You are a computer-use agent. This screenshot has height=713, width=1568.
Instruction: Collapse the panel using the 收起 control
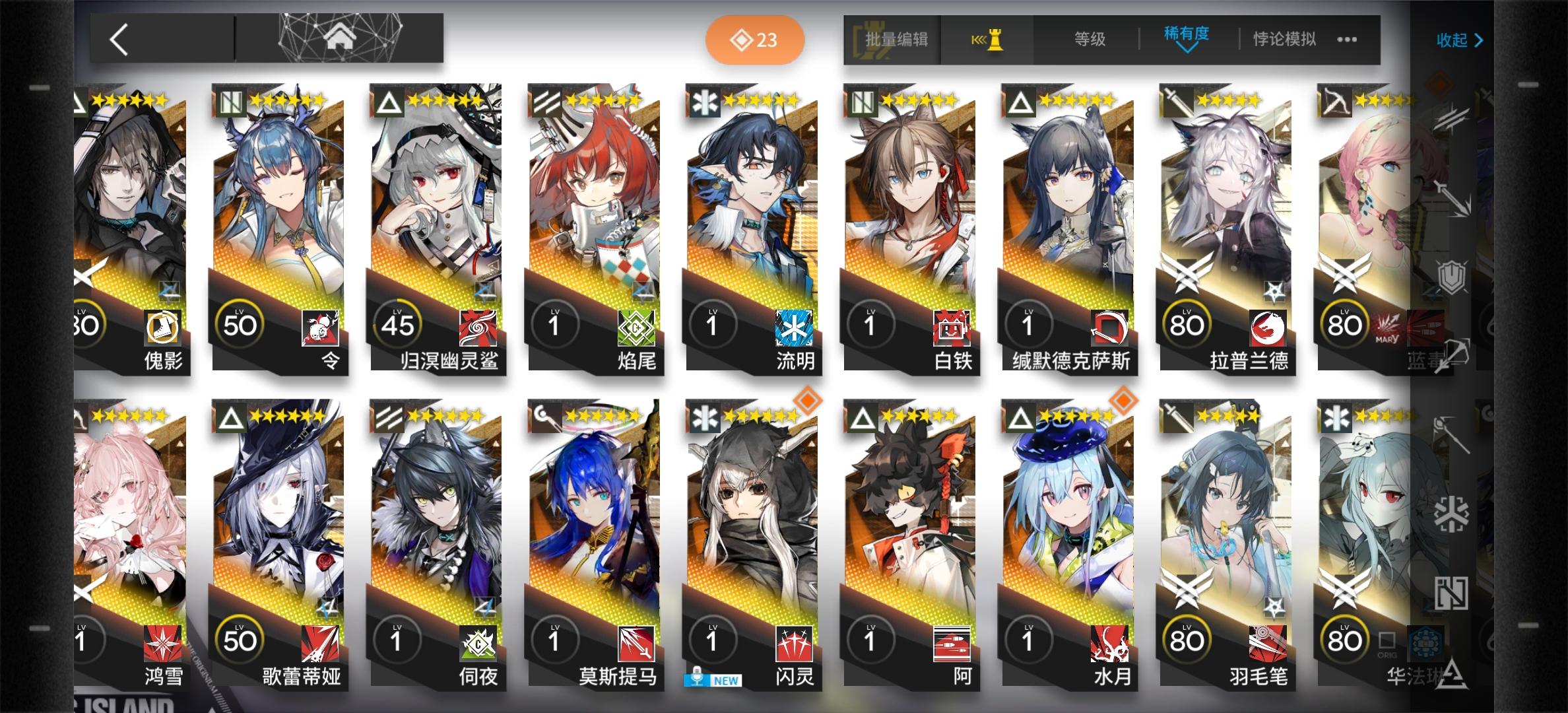tap(1458, 41)
